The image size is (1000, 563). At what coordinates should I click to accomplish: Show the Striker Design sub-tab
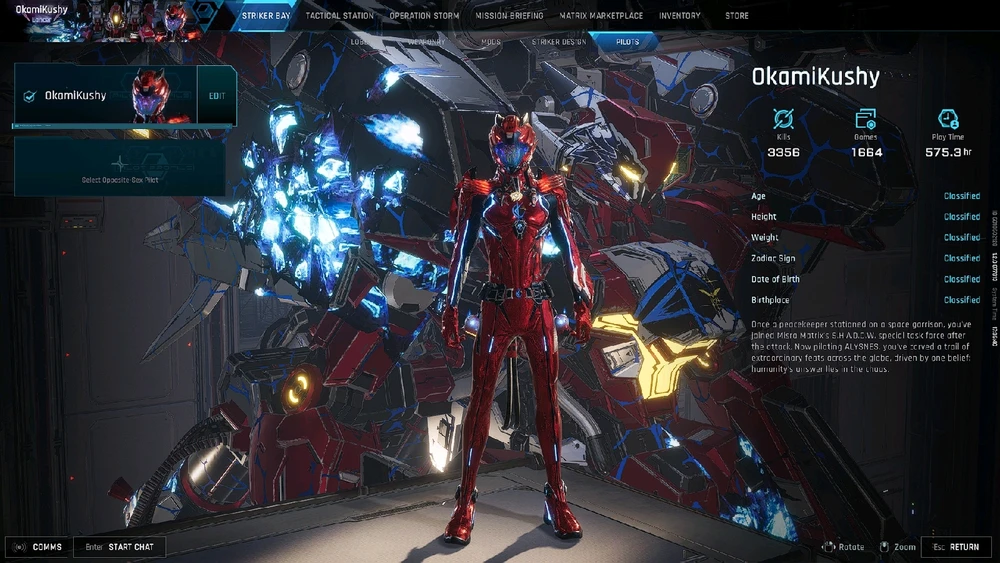pos(558,43)
